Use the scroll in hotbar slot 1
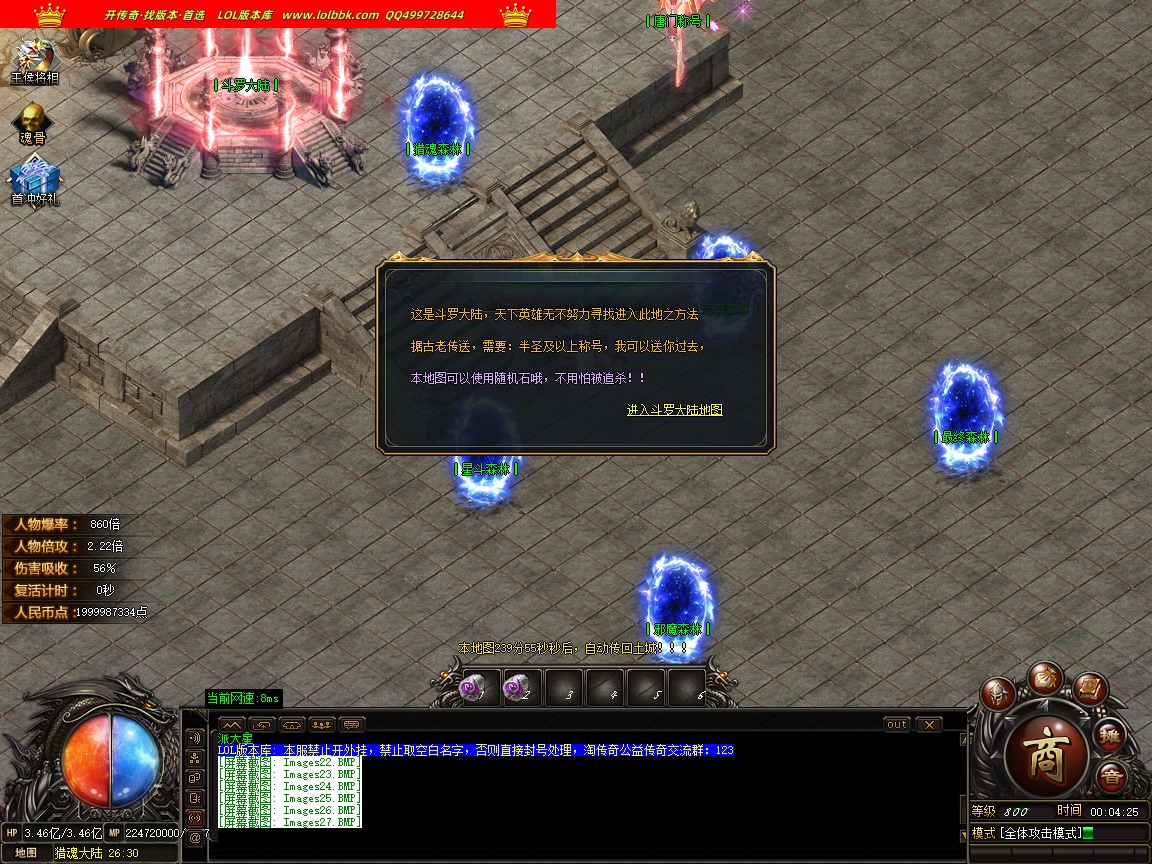This screenshot has height=864, width=1152. point(473,688)
